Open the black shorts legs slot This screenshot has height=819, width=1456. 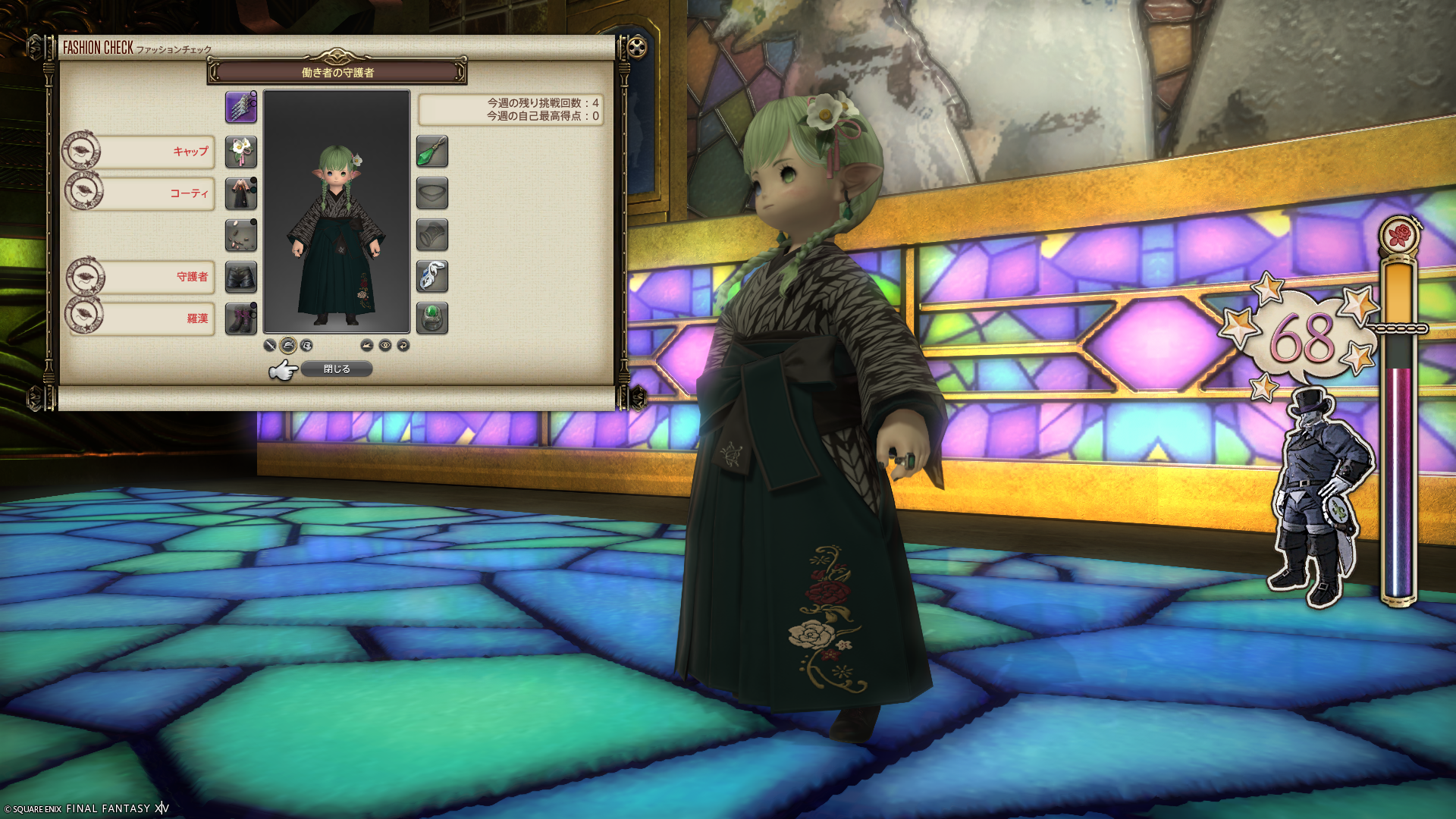point(241,277)
